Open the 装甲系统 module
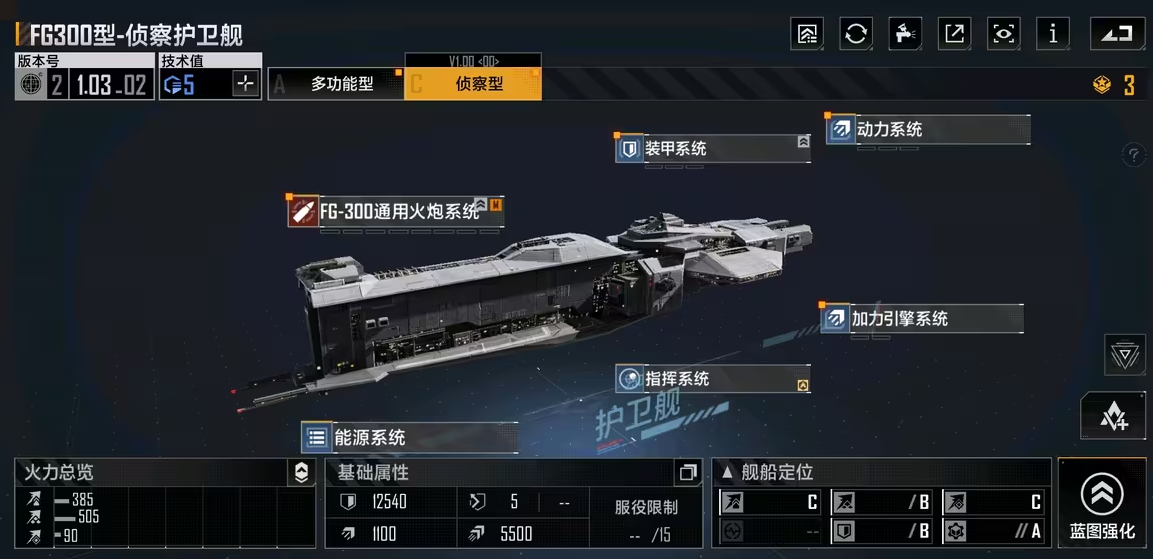 click(x=713, y=149)
